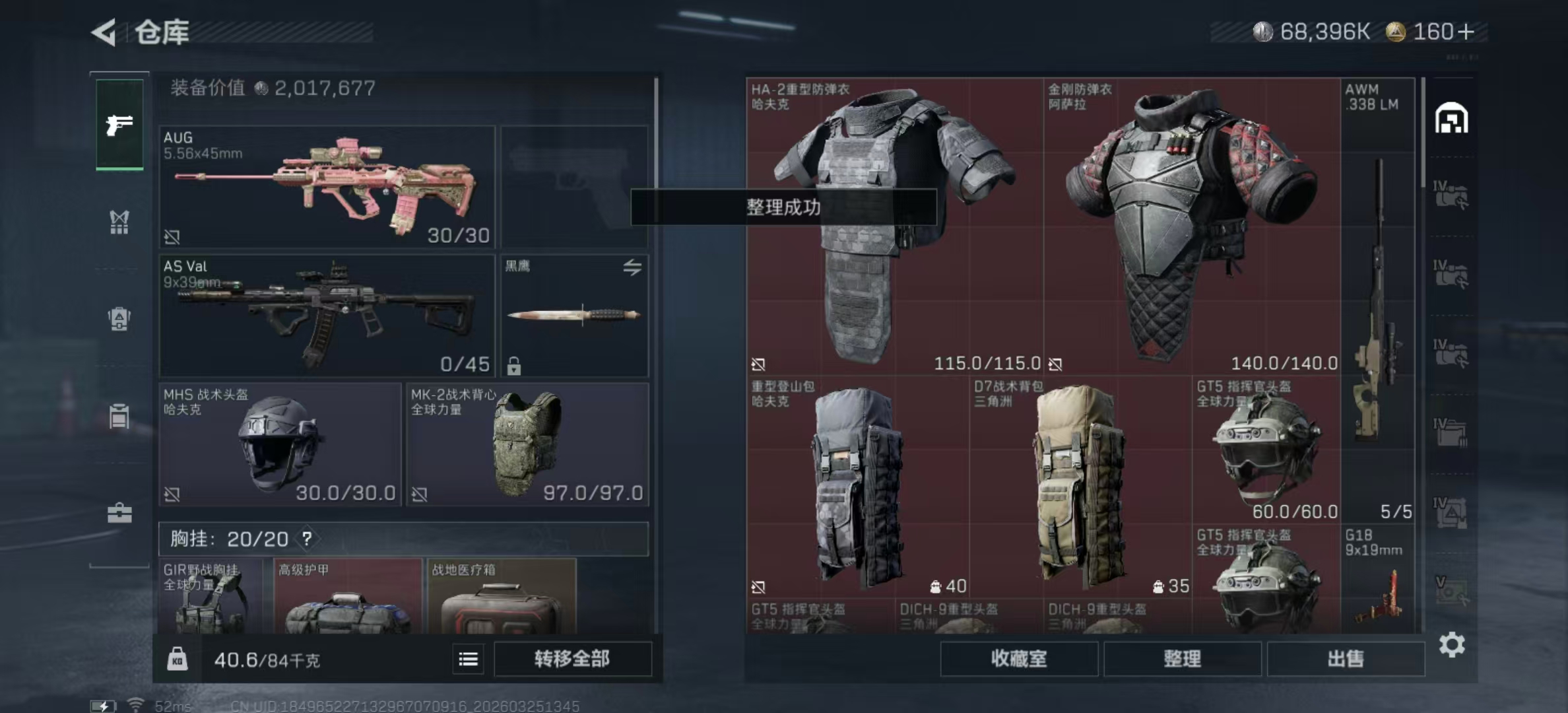
Task: Select the AS Val weapon slot
Action: tap(327, 316)
